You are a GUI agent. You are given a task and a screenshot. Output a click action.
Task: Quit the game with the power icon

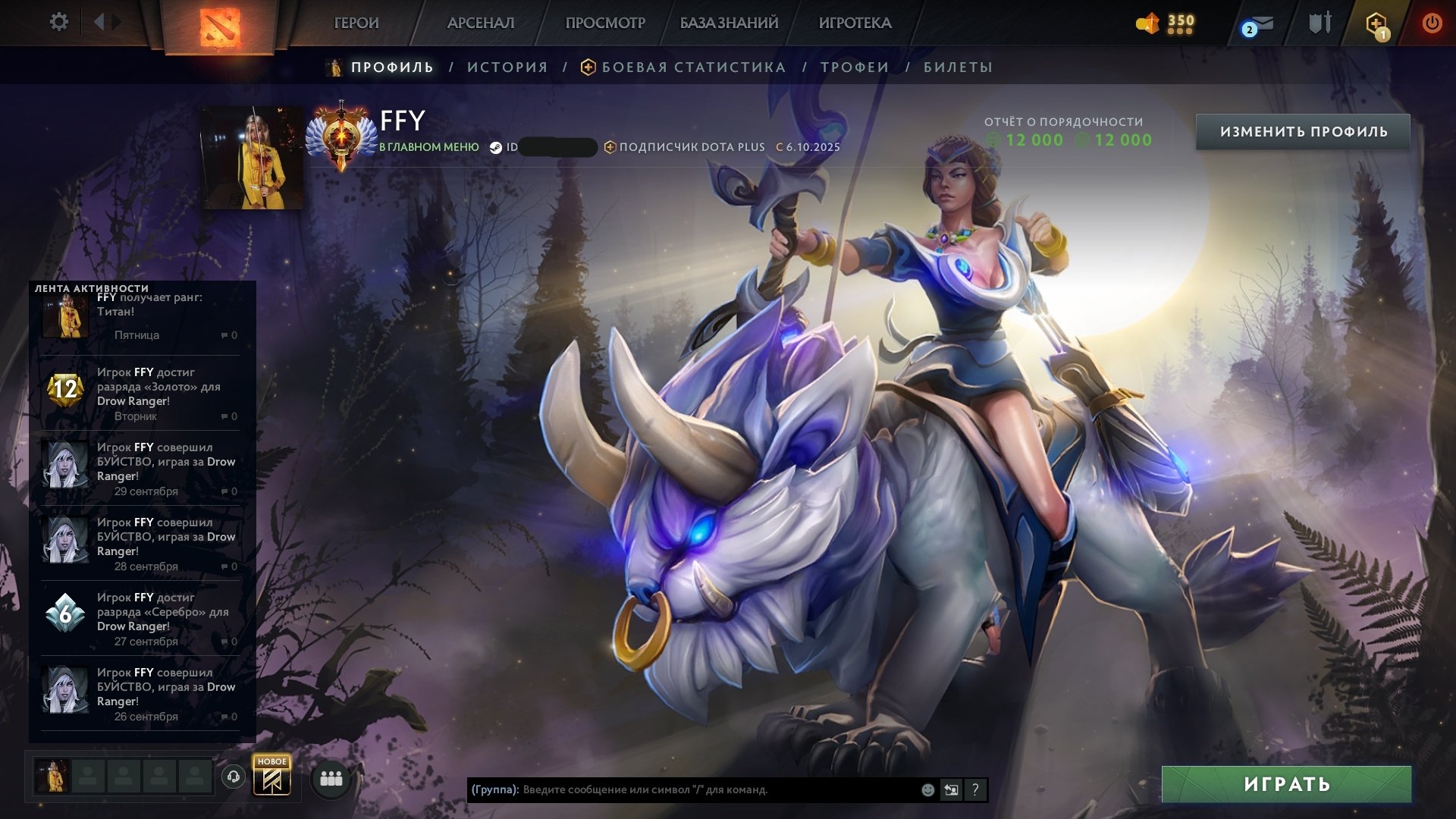pyautogui.click(x=1432, y=24)
